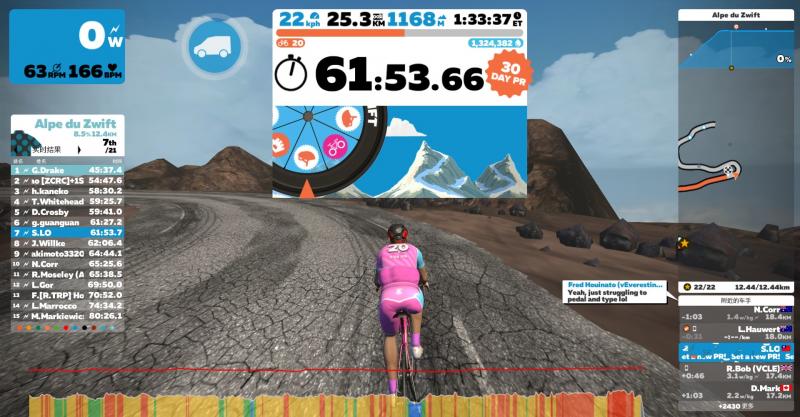Viewport: 800px width, 417px height.
Task: Click the prize spinner wheel
Action: 325,145
